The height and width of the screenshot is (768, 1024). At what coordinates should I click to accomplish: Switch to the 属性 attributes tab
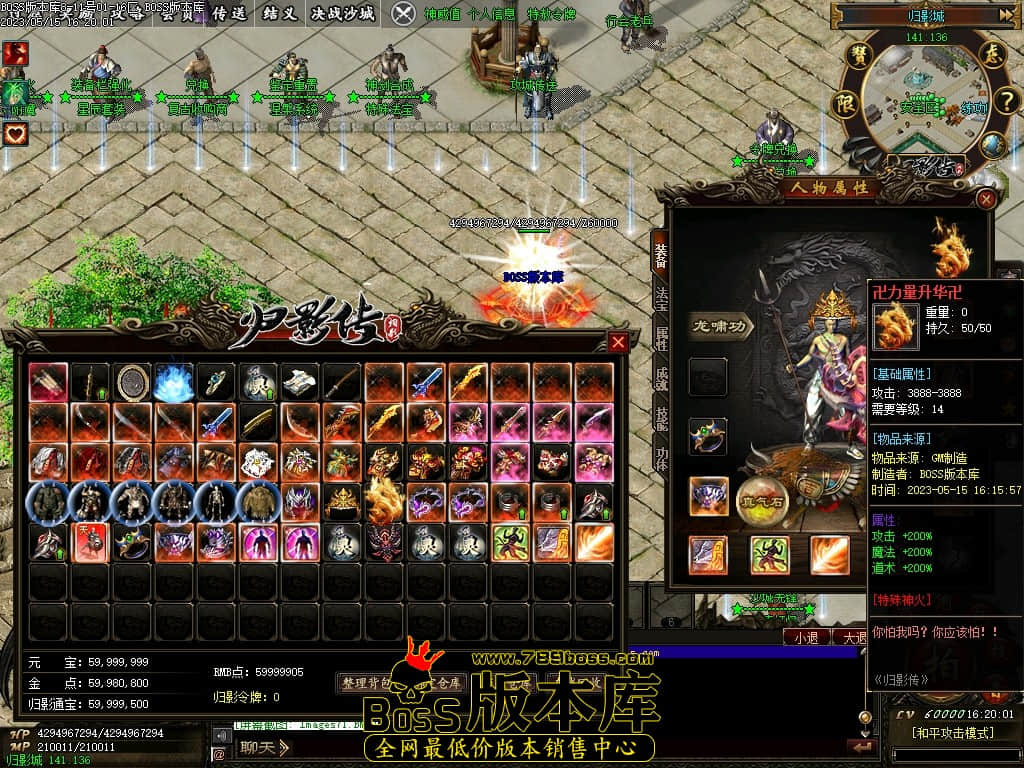tap(661, 337)
